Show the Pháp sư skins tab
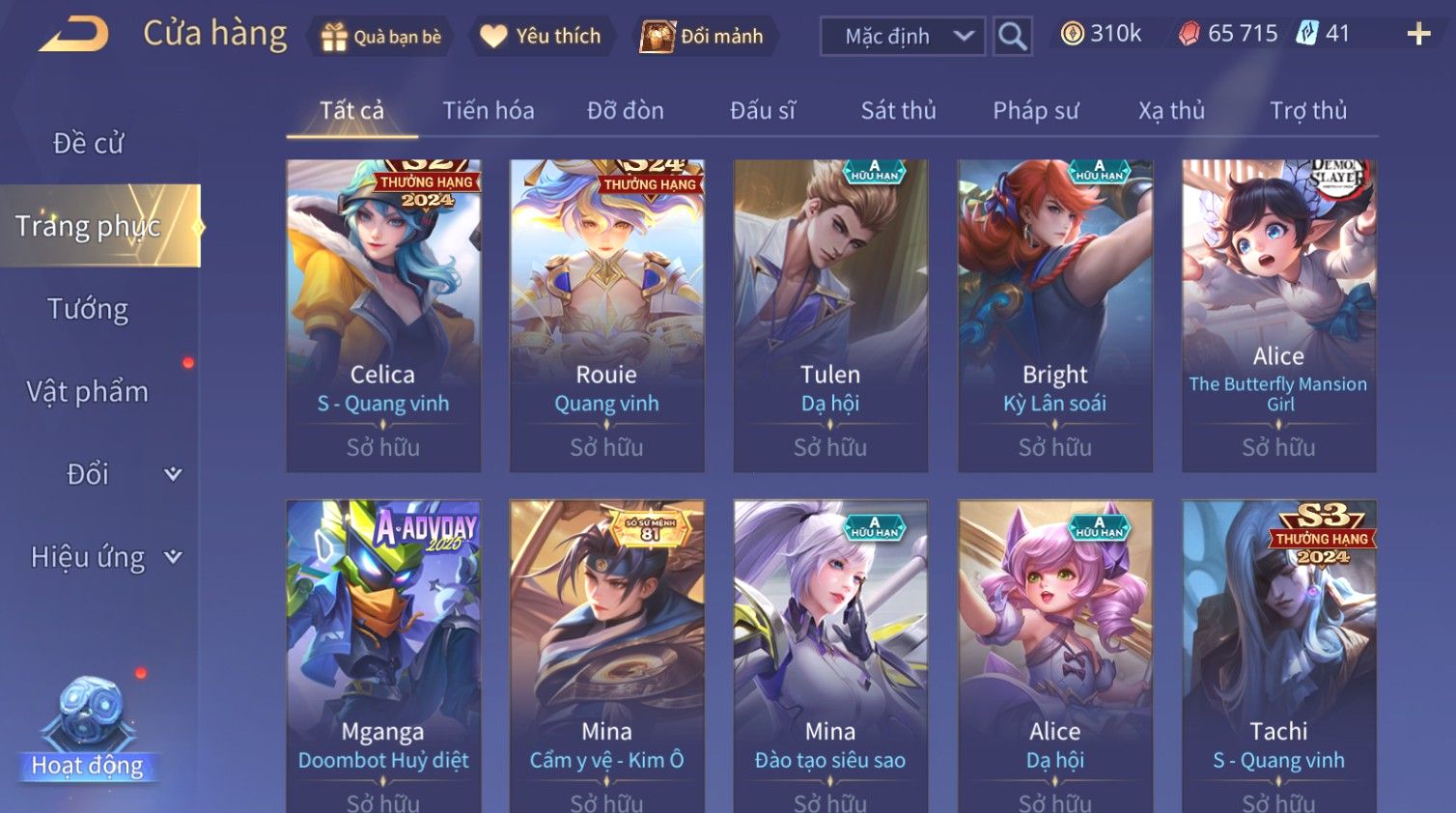The height and width of the screenshot is (813, 1456). click(1035, 111)
